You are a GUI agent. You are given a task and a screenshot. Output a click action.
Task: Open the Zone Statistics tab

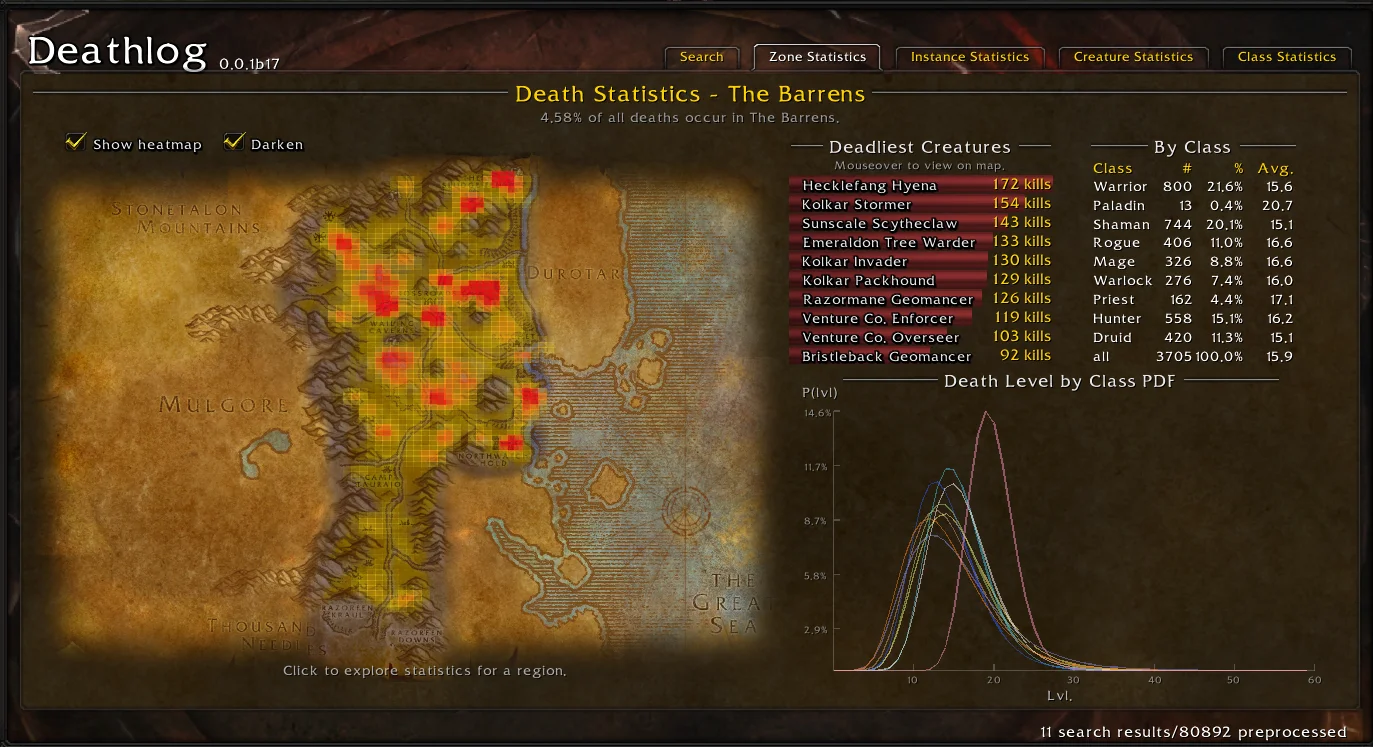[x=816, y=57]
